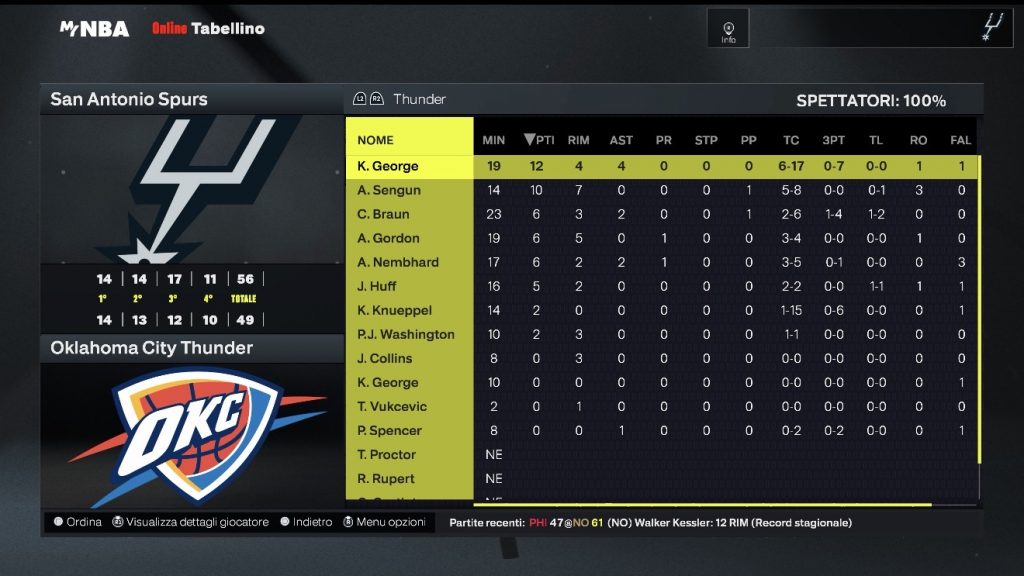The height and width of the screenshot is (576, 1024).
Task: Pick J. Collins from the box score
Action: (384, 358)
